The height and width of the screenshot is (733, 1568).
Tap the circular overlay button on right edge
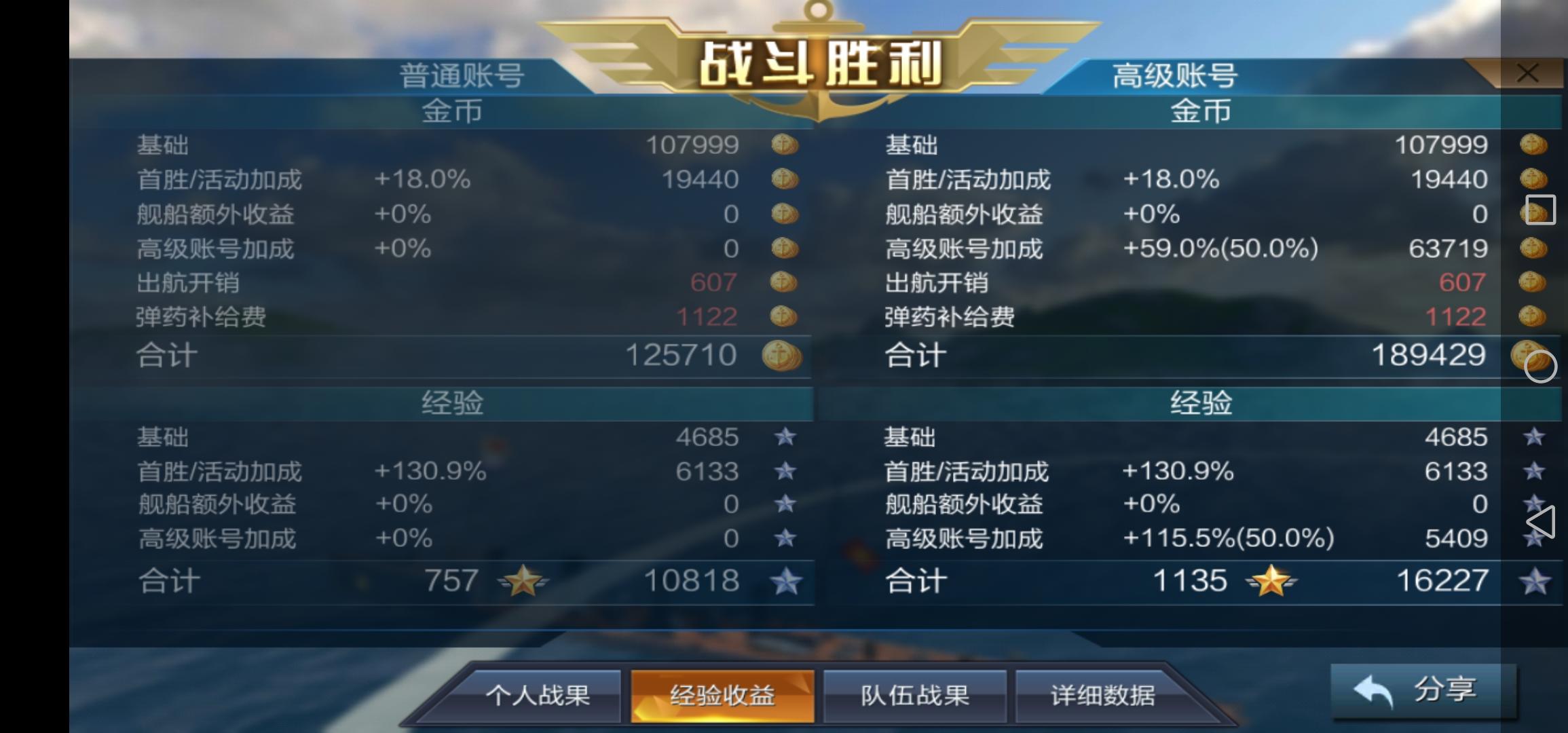(1542, 367)
